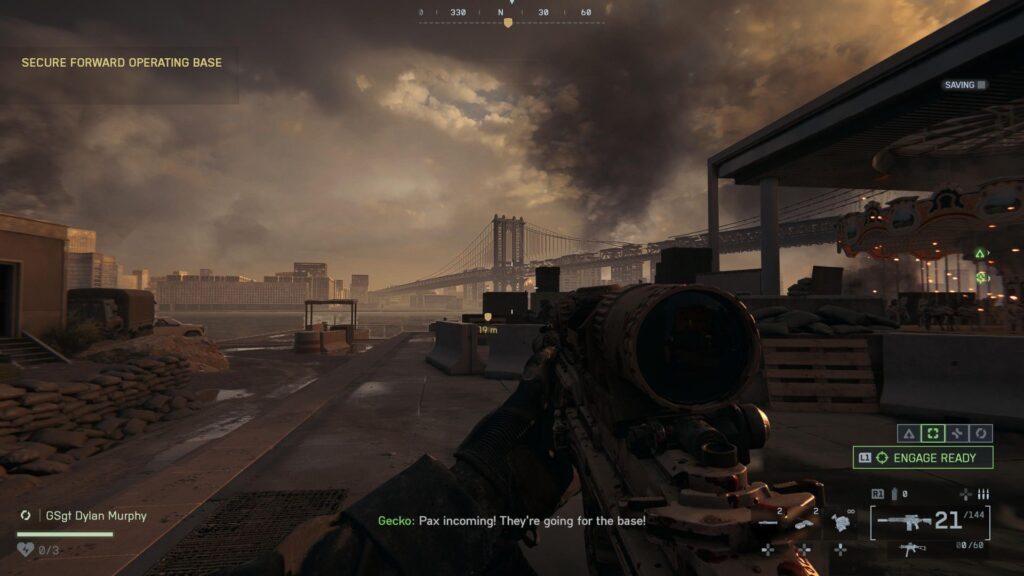
Task: Select the defibrillator heart charge icon
Action: click(27, 549)
